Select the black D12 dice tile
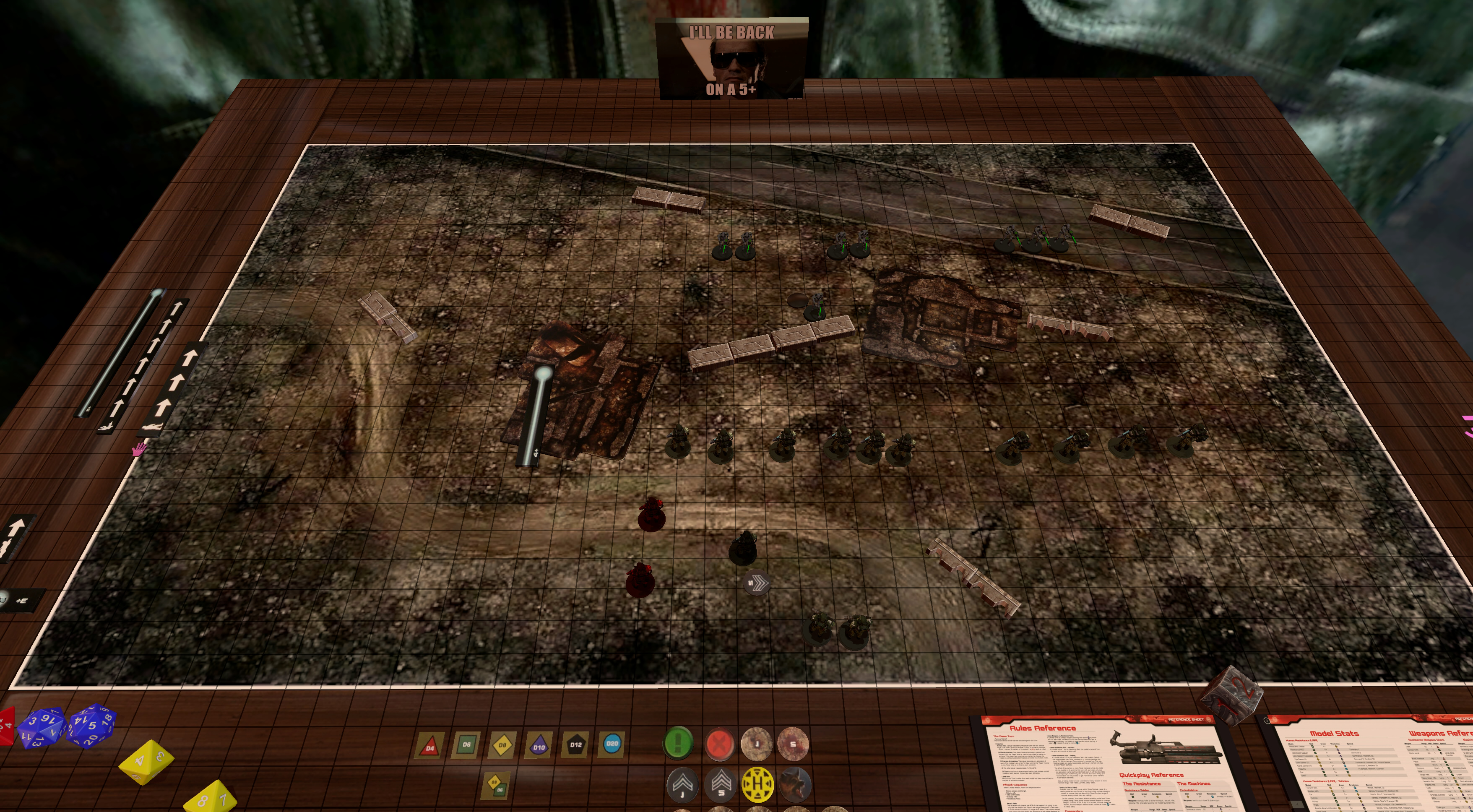Image resolution: width=1473 pixels, height=812 pixels. pyautogui.click(x=575, y=744)
